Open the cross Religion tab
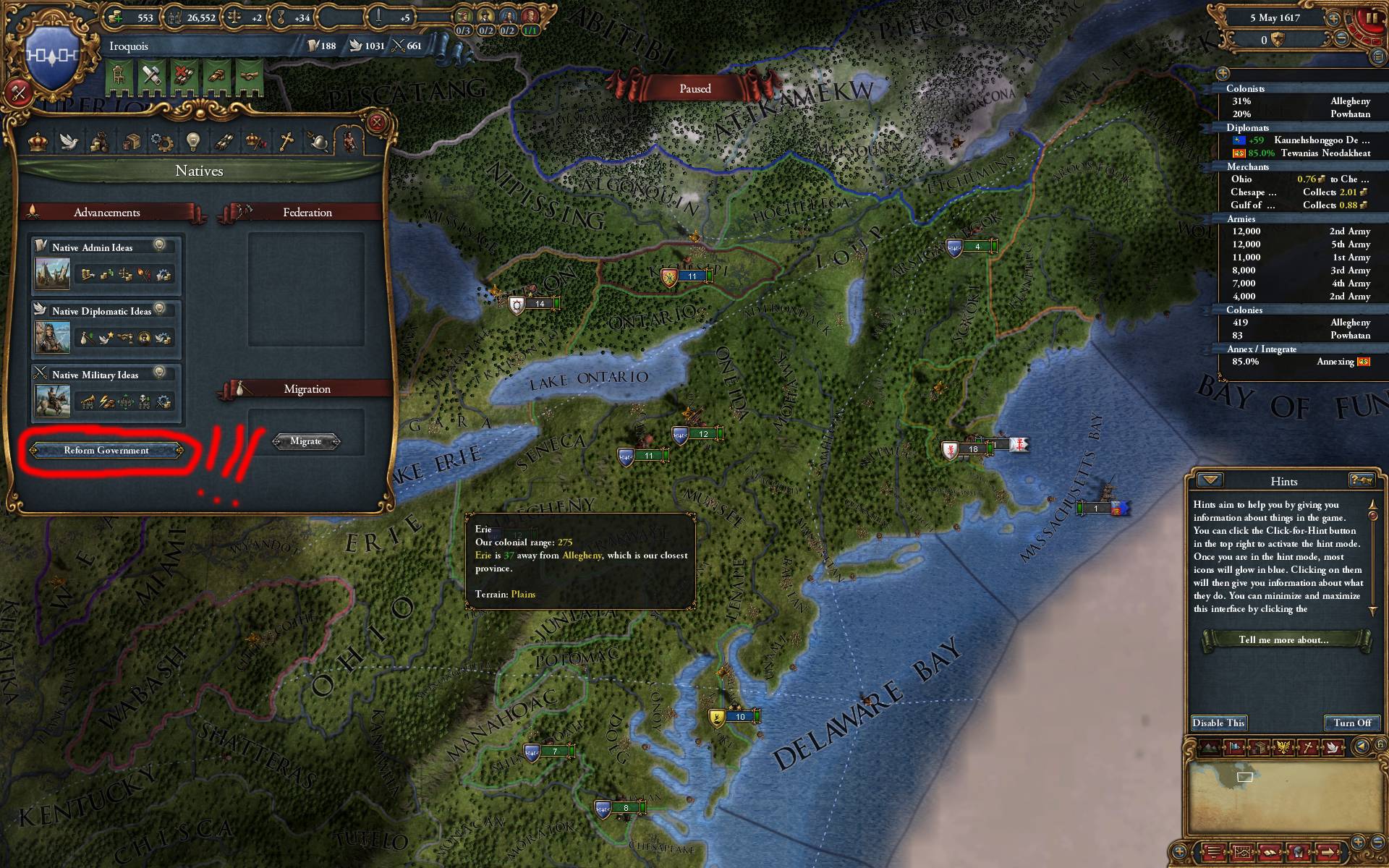1389x868 pixels. (286, 142)
